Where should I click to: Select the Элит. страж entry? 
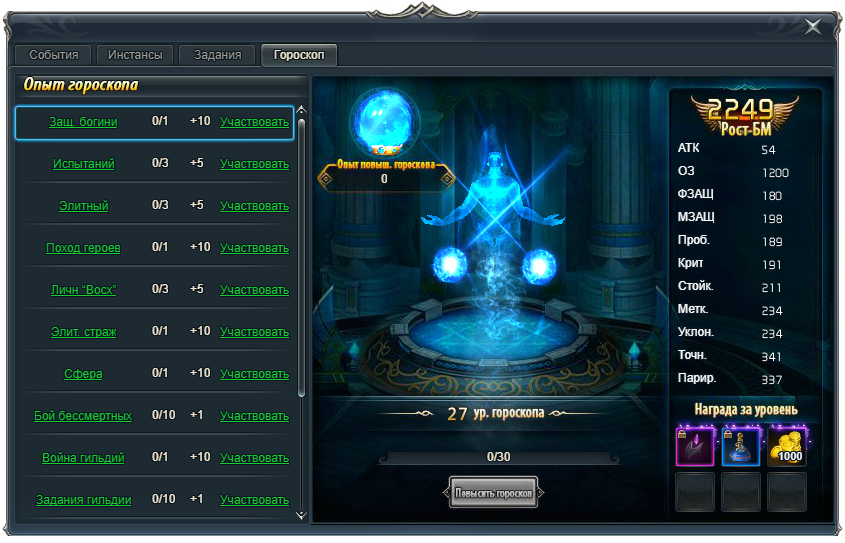[83, 332]
